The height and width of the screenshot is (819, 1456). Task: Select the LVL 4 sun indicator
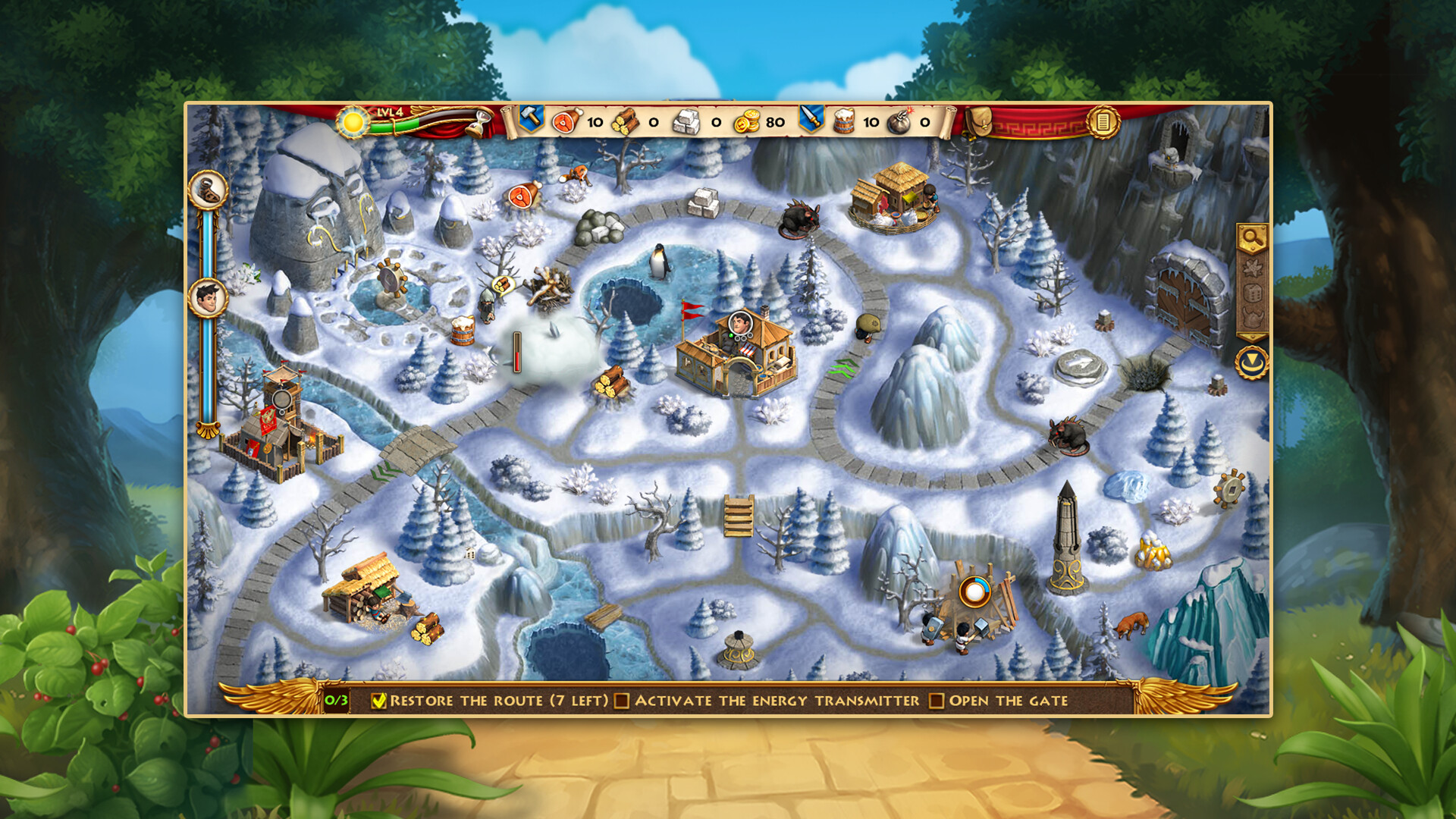tap(352, 124)
